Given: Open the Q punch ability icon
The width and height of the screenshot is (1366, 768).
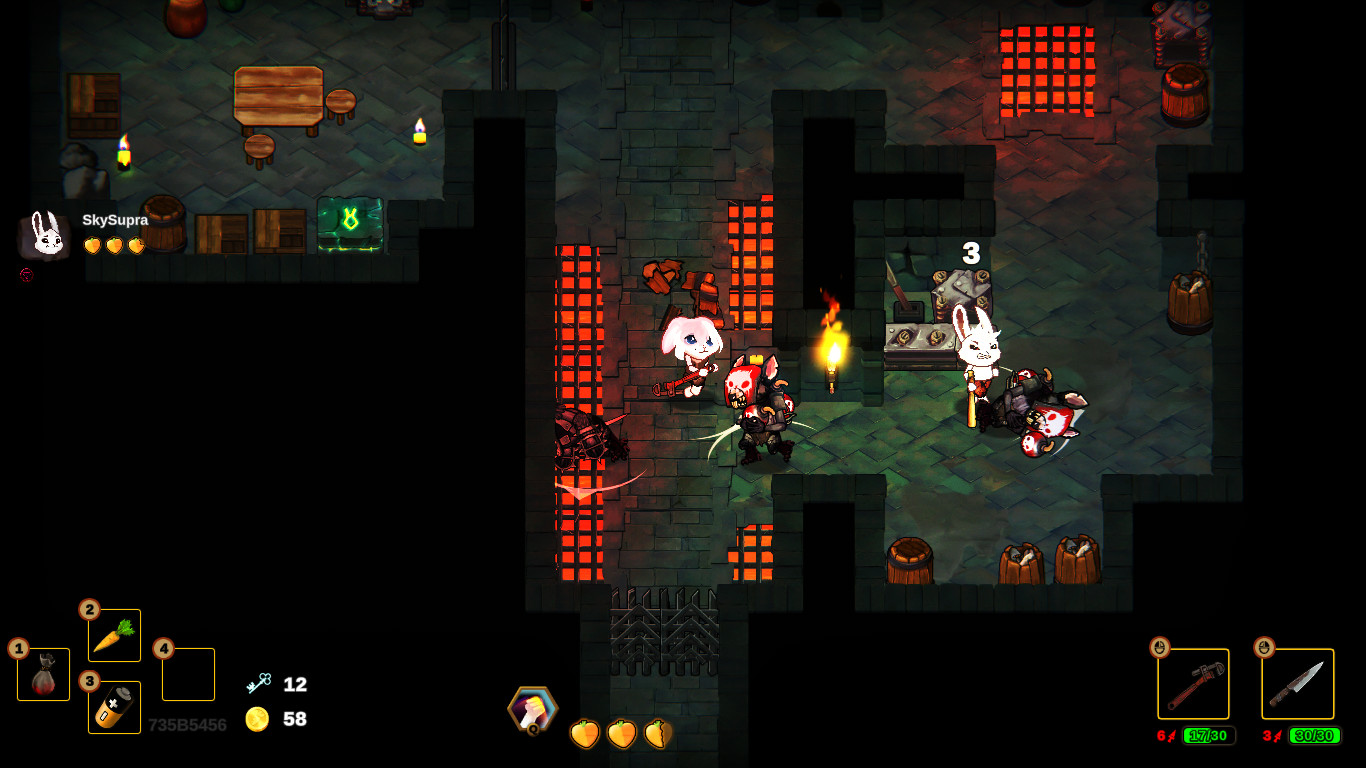Looking at the screenshot, I should 533,711.
